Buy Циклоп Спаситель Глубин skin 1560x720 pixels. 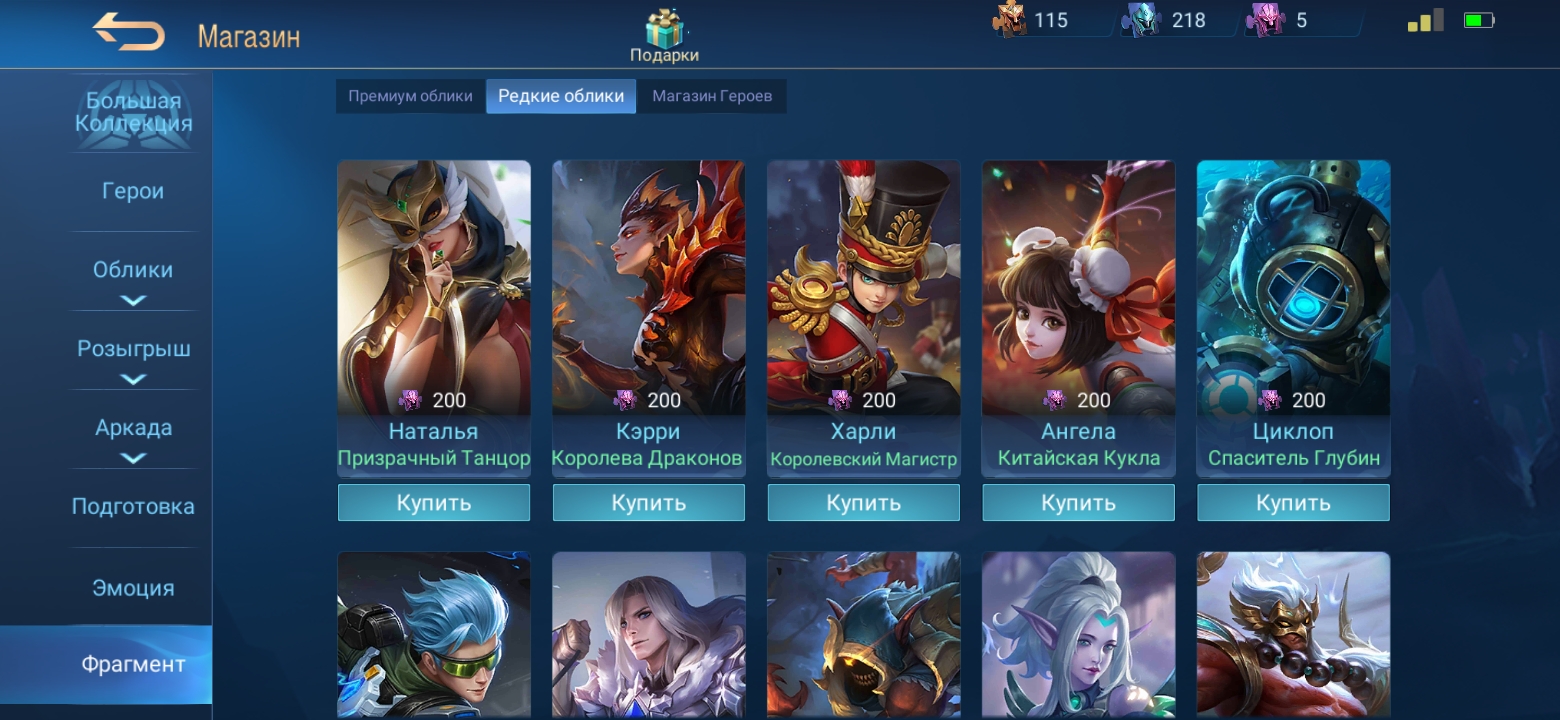click(1293, 503)
